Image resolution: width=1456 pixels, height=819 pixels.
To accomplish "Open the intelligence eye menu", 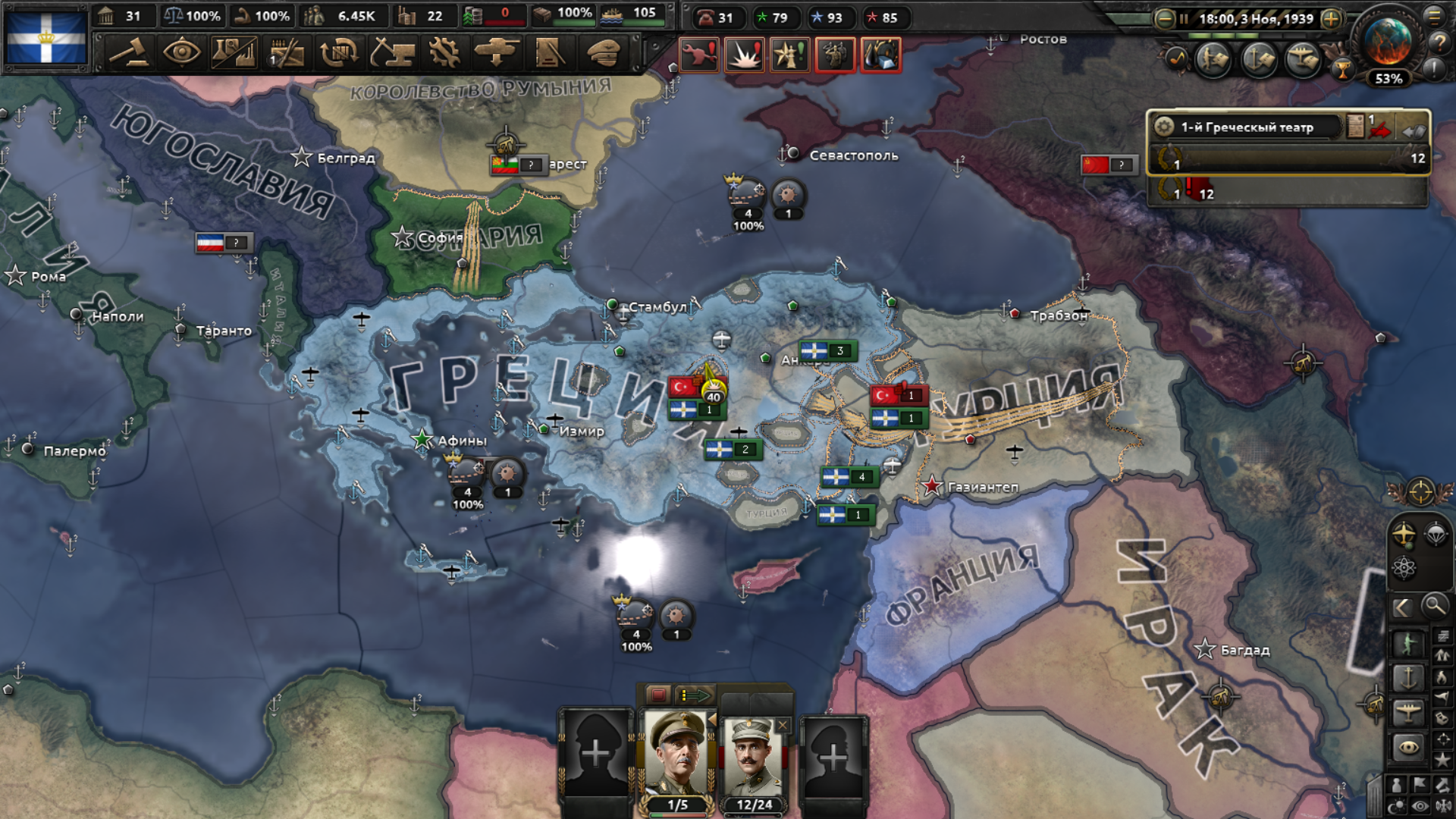I will tap(181, 53).
